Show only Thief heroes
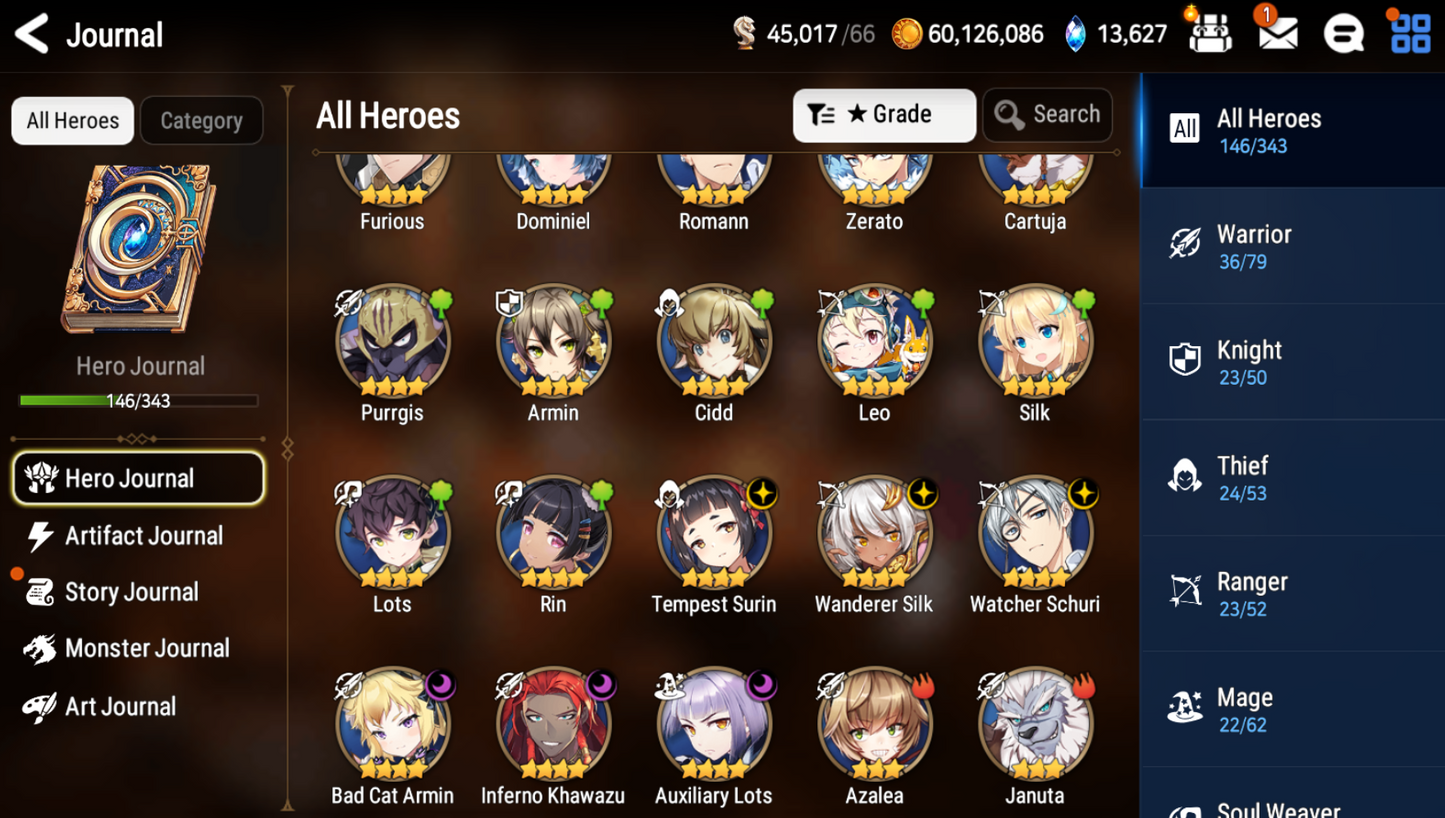 (1290, 478)
